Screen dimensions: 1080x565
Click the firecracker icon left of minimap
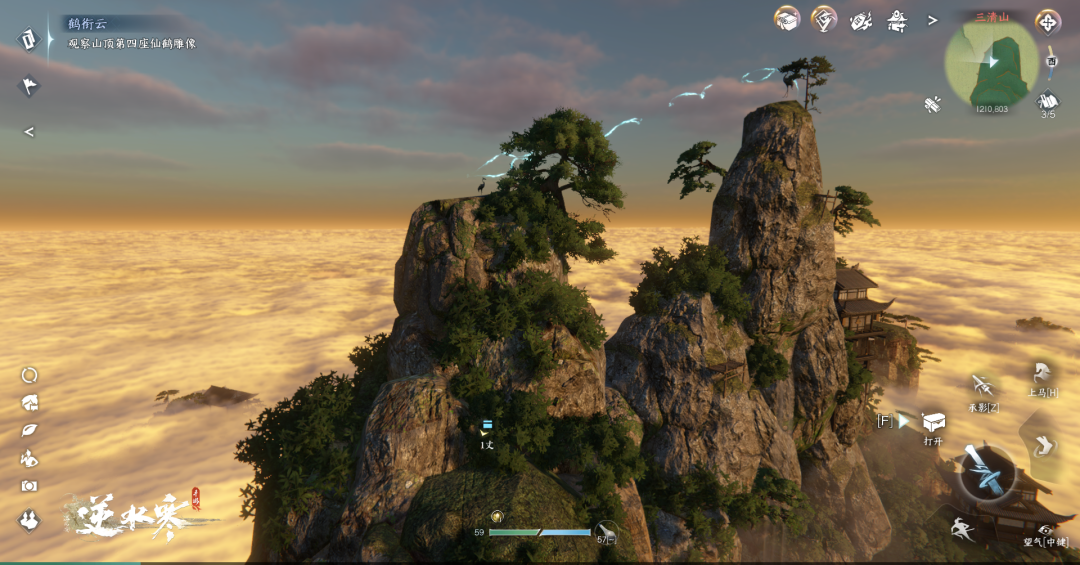pyautogui.click(x=933, y=103)
